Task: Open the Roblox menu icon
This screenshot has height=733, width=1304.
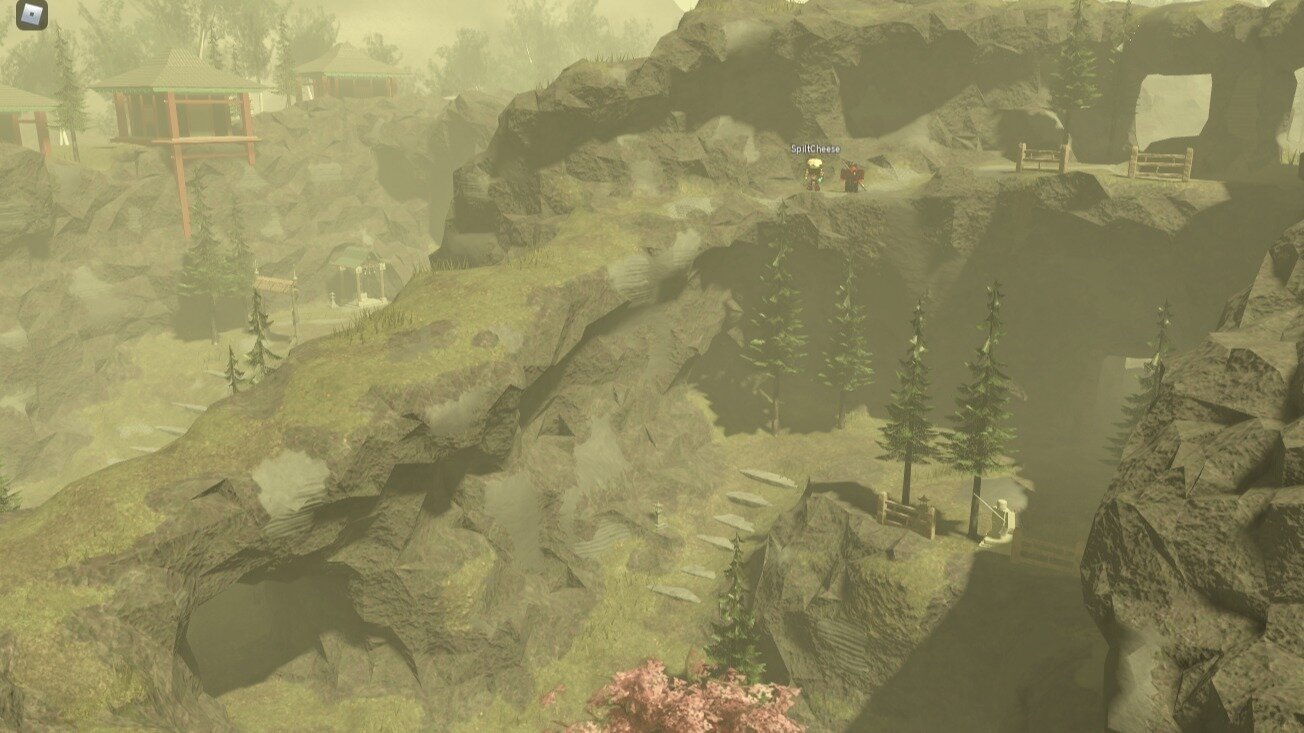Action: [32, 14]
